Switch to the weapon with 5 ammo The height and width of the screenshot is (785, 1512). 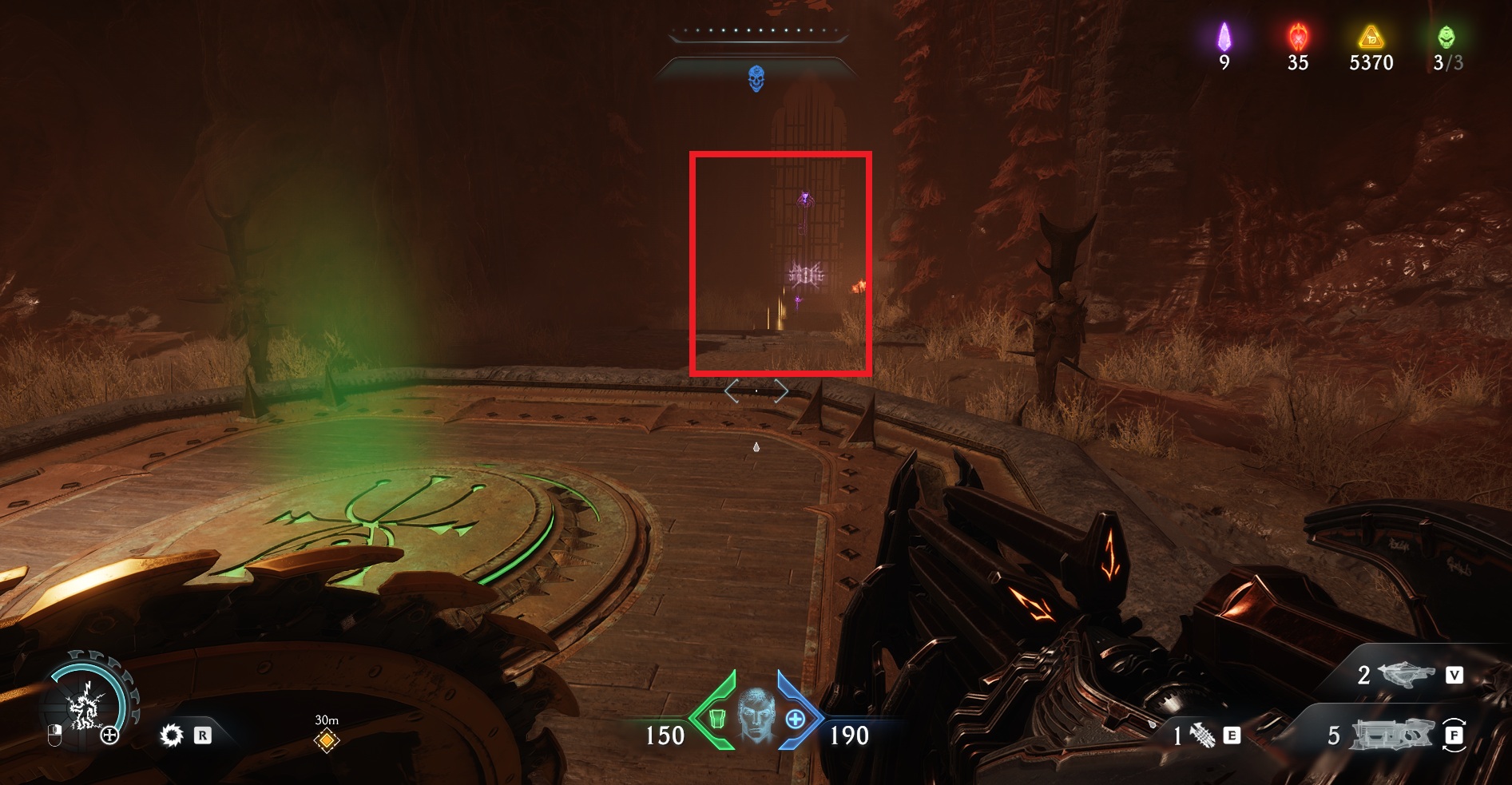click(1391, 735)
